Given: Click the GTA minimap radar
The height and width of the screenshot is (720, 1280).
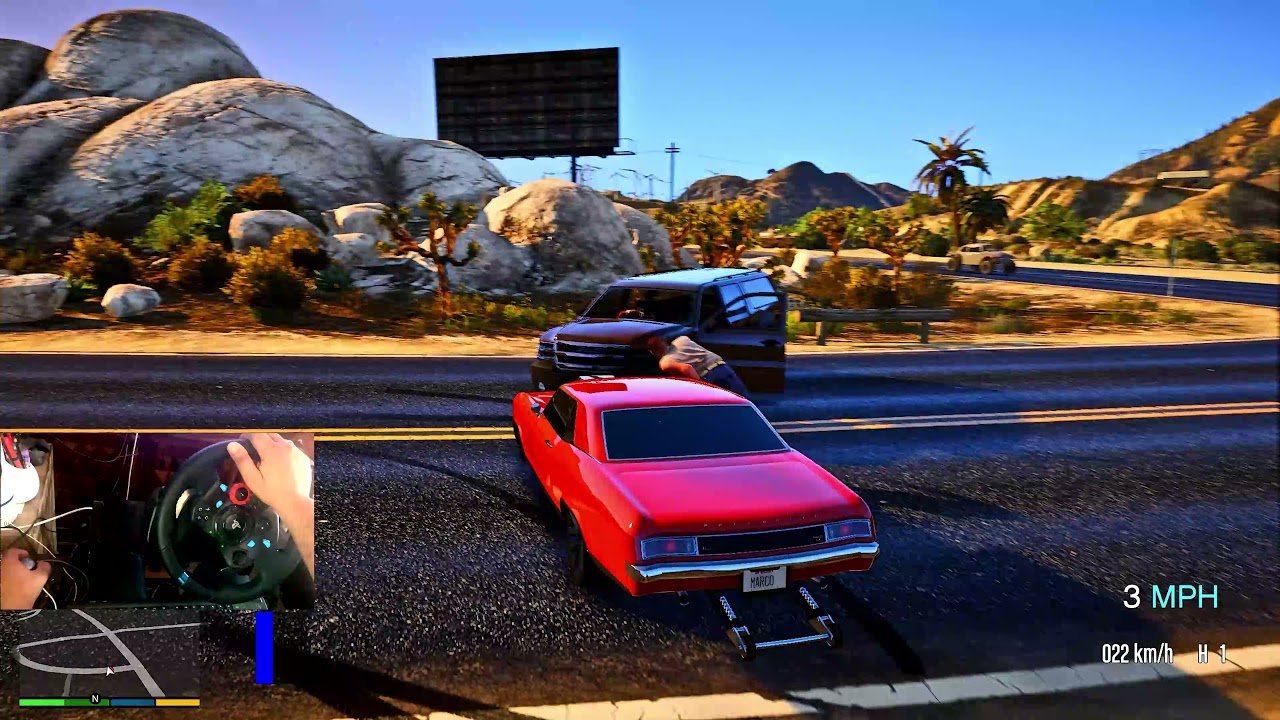Looking at the screenshot, I should [x=108, y=655].
